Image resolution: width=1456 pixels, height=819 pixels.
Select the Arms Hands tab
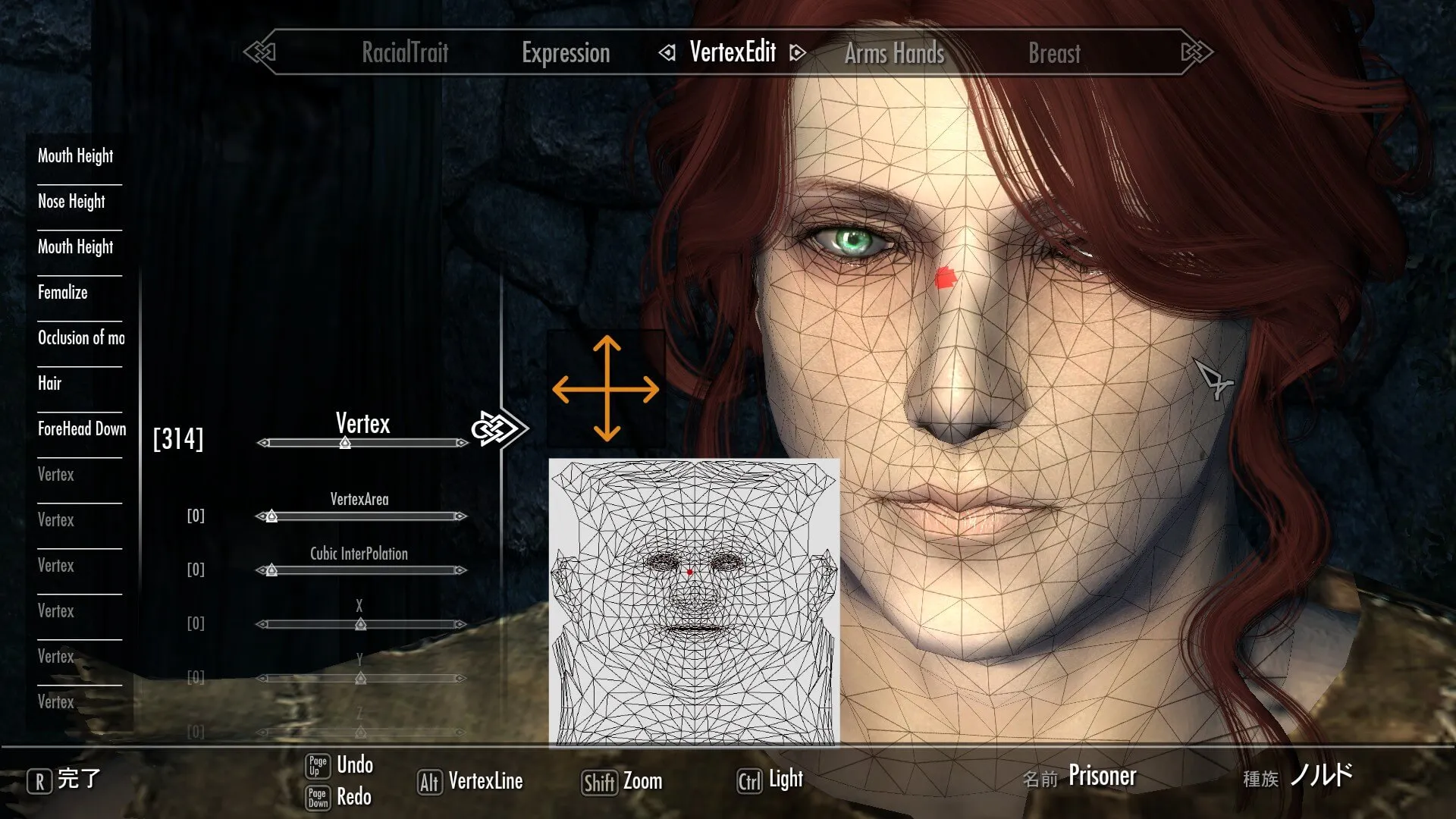(894, 53)
